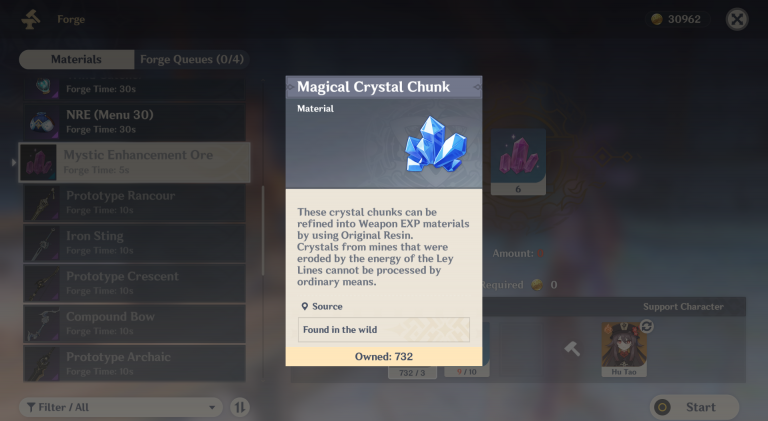Switch to the Materials tab

(x=76, y=59)
